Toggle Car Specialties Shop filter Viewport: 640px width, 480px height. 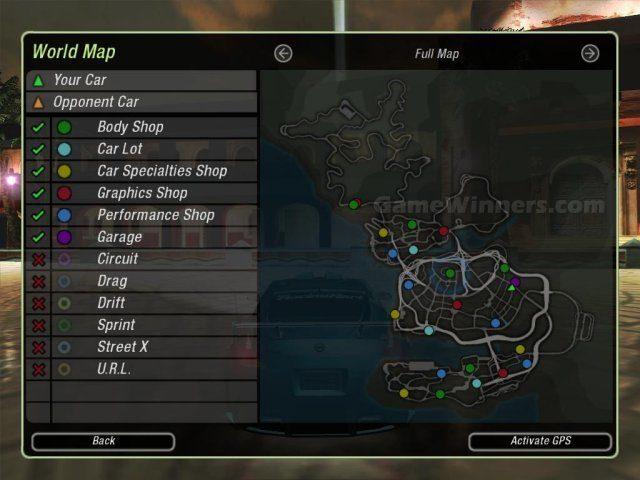[39, 171]
